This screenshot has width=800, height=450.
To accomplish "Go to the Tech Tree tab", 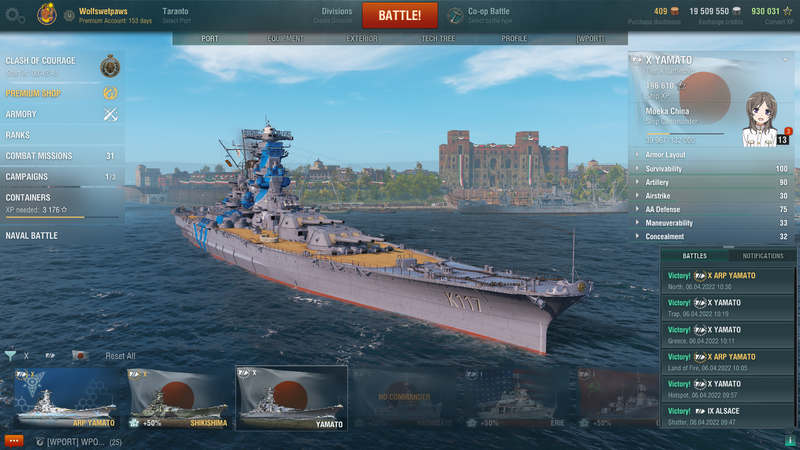I will click(438, 39).
